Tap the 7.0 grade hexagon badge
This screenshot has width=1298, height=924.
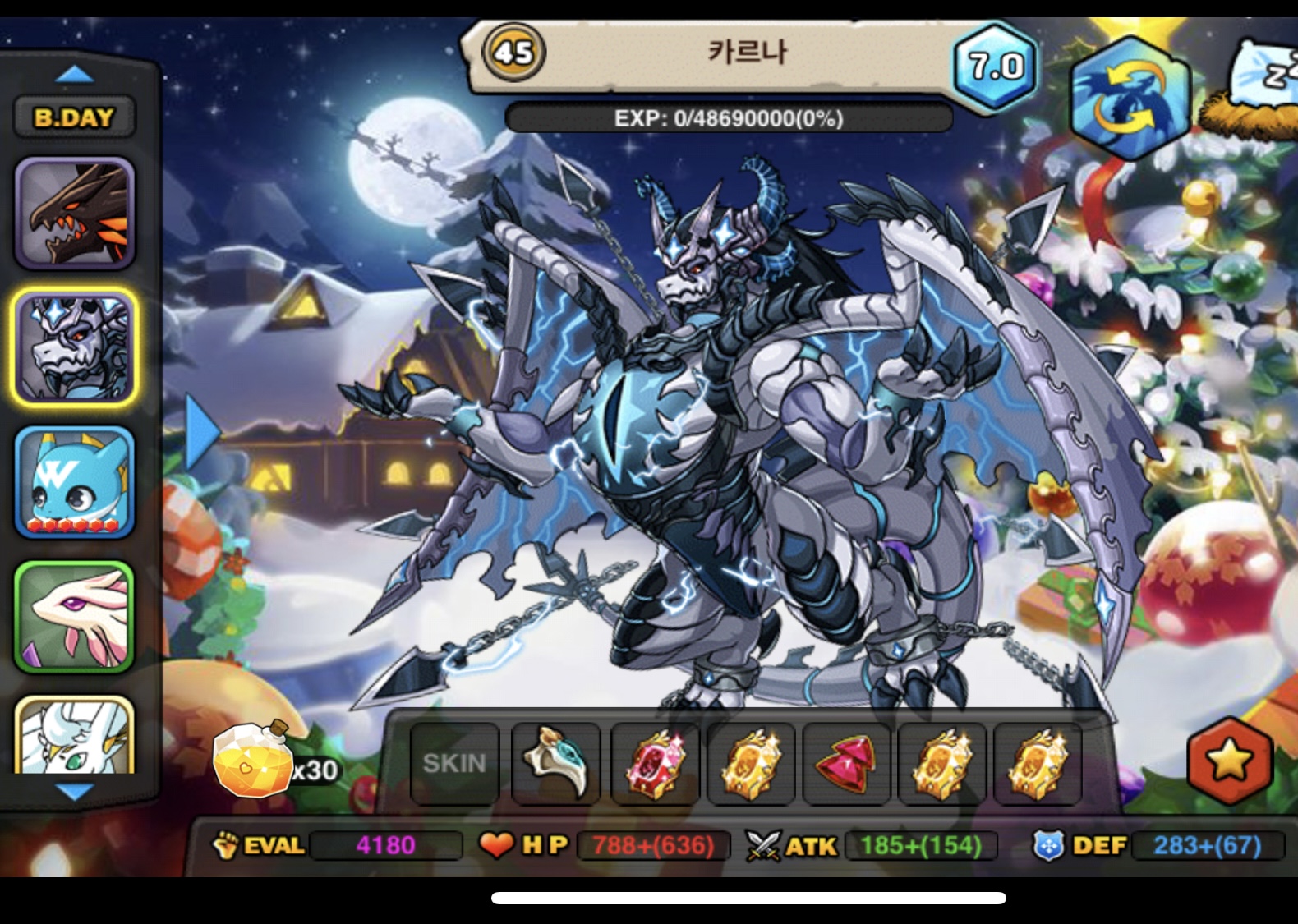[996, 66]
